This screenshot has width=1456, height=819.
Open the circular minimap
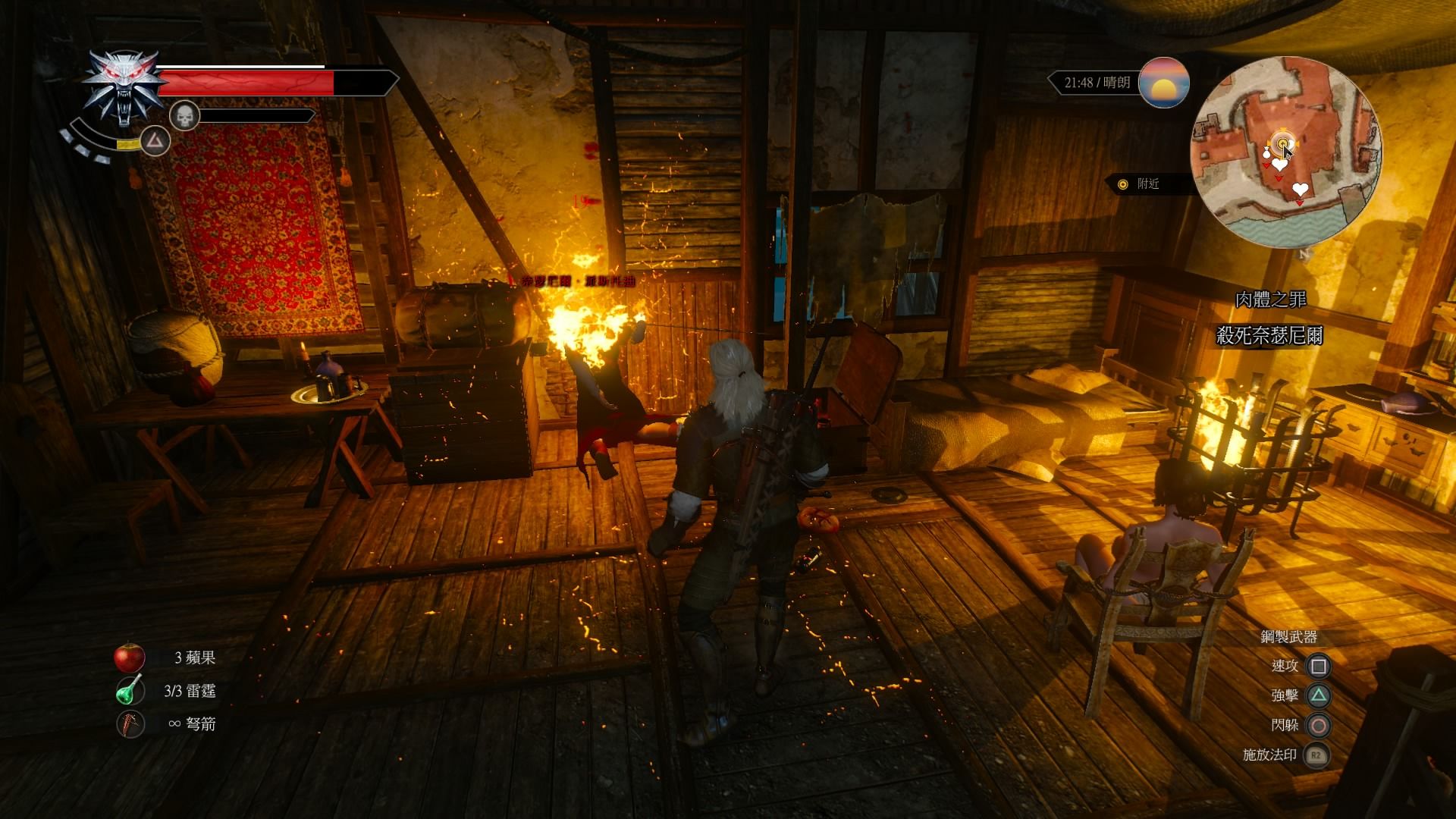1285,152
